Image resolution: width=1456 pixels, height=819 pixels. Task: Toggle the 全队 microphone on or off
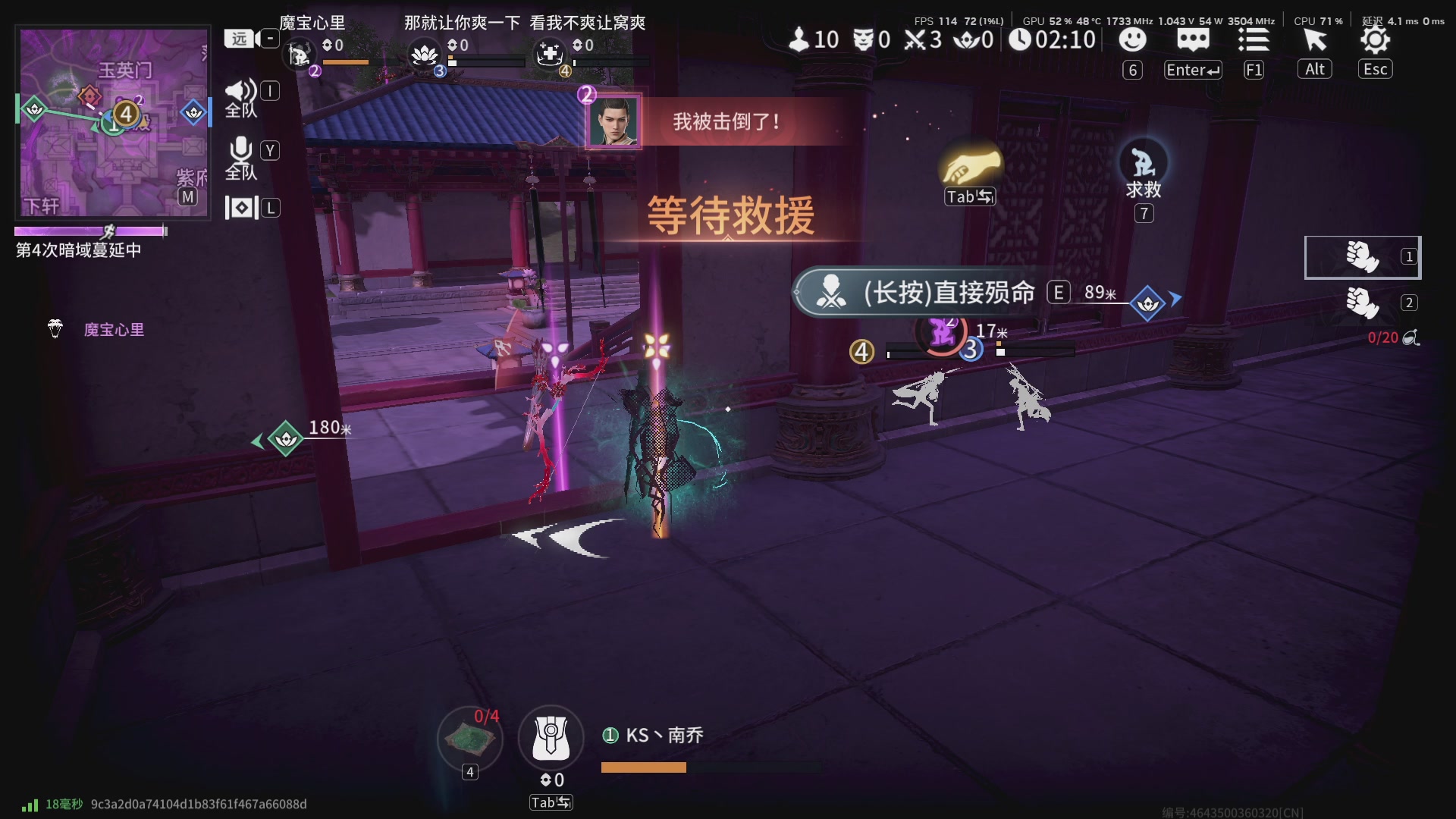[240, 149]
